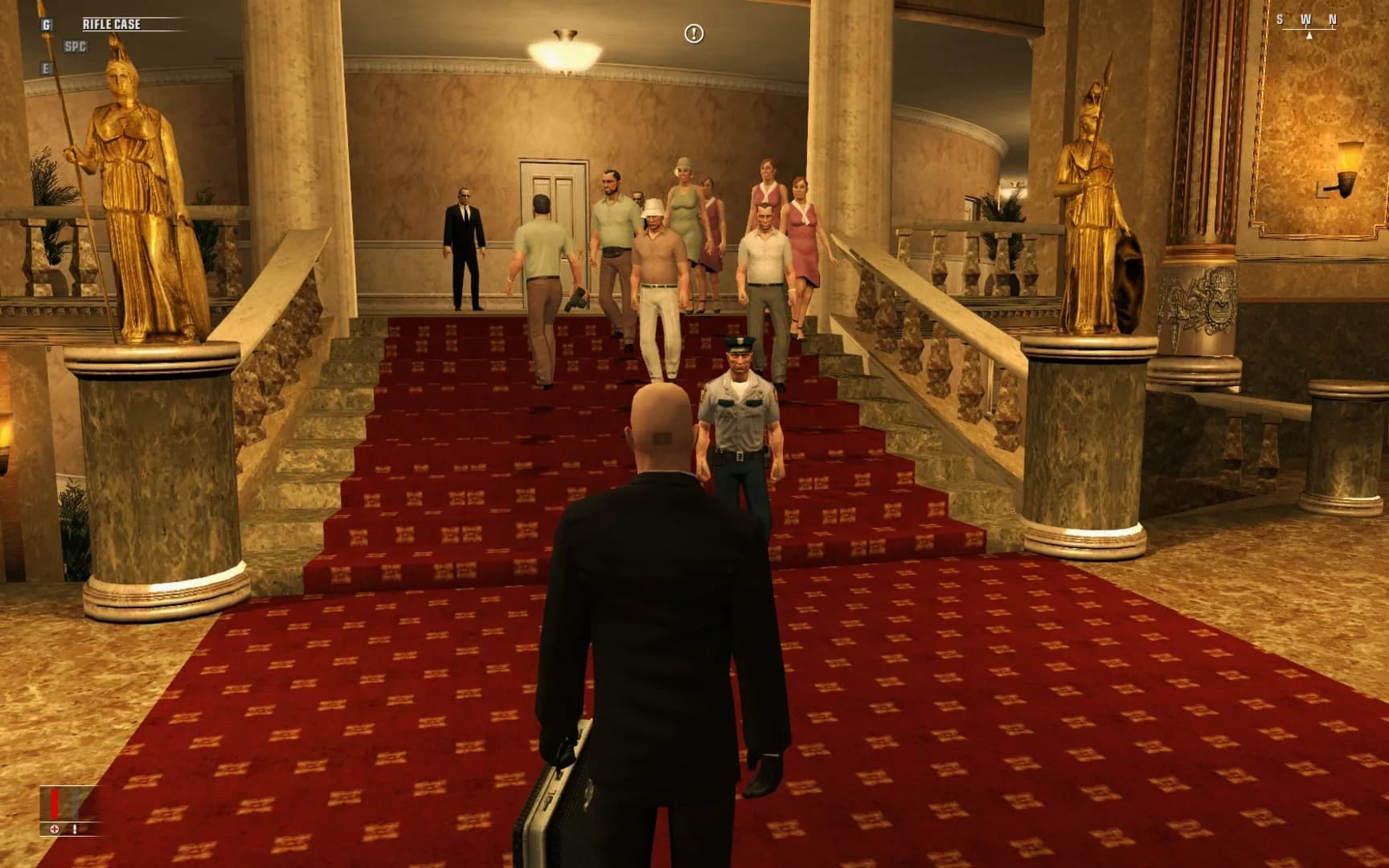The height and width of the screenshot is (868, 1389).
Task: Click the red health level bar
Action: coord(55,802)
